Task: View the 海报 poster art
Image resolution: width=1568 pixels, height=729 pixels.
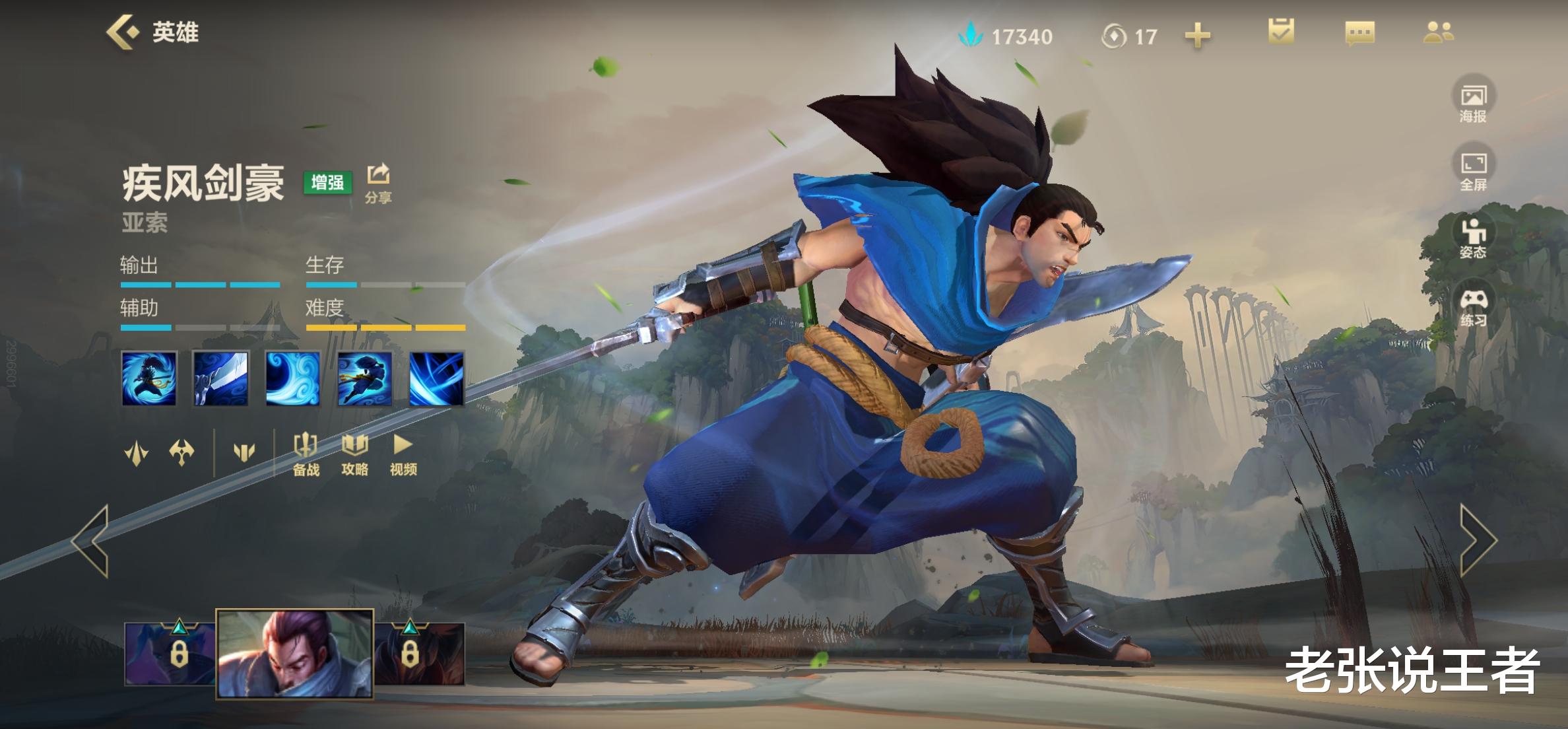Action: tap(1473, 101)
